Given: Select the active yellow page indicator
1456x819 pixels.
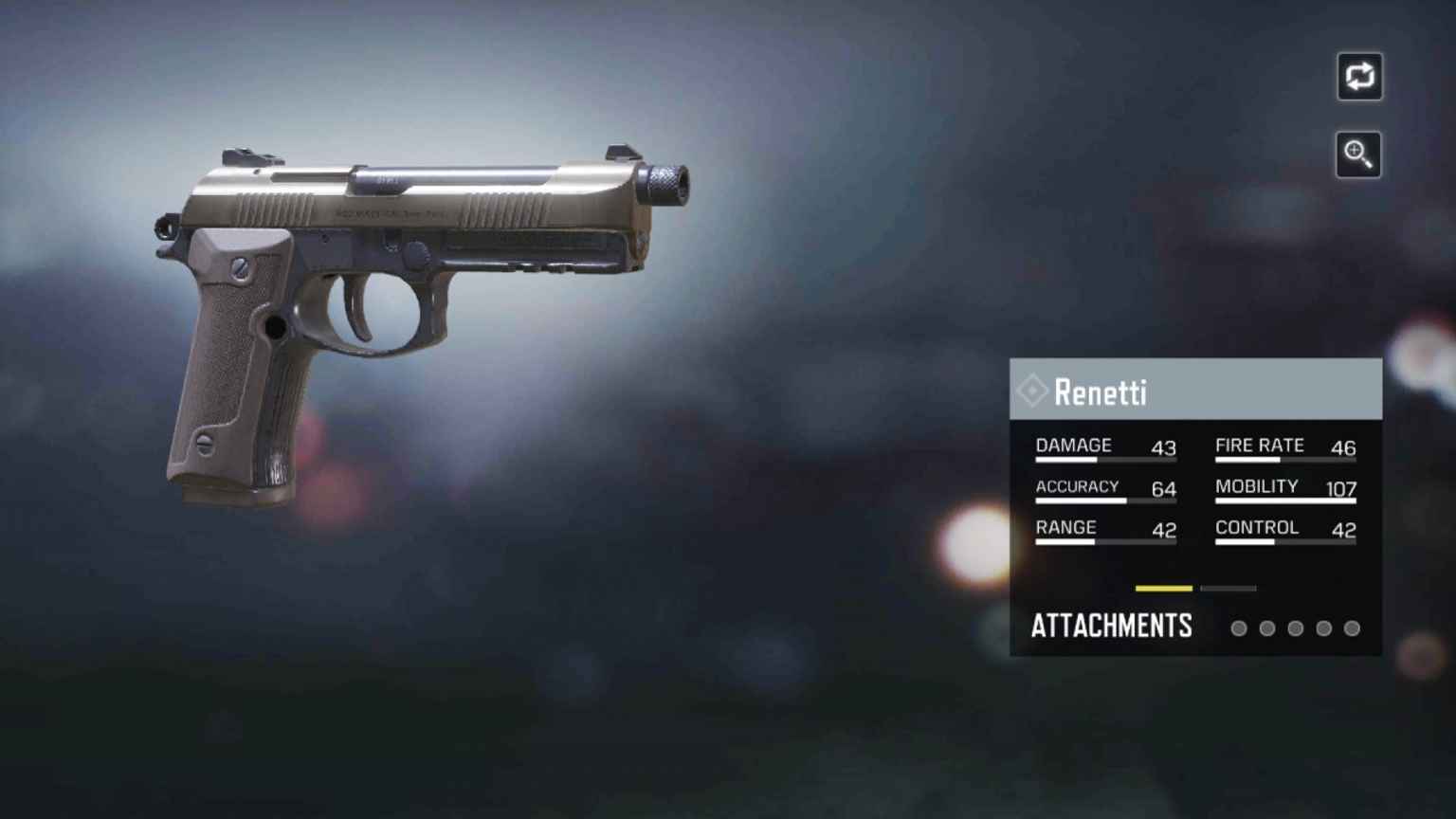Looking at the screenshot, I should (x=1164, y=589).
